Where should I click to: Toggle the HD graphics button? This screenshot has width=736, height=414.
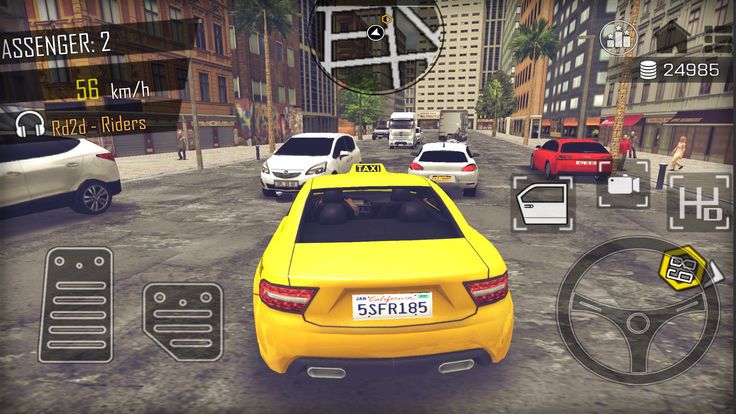tap(699, 203)
